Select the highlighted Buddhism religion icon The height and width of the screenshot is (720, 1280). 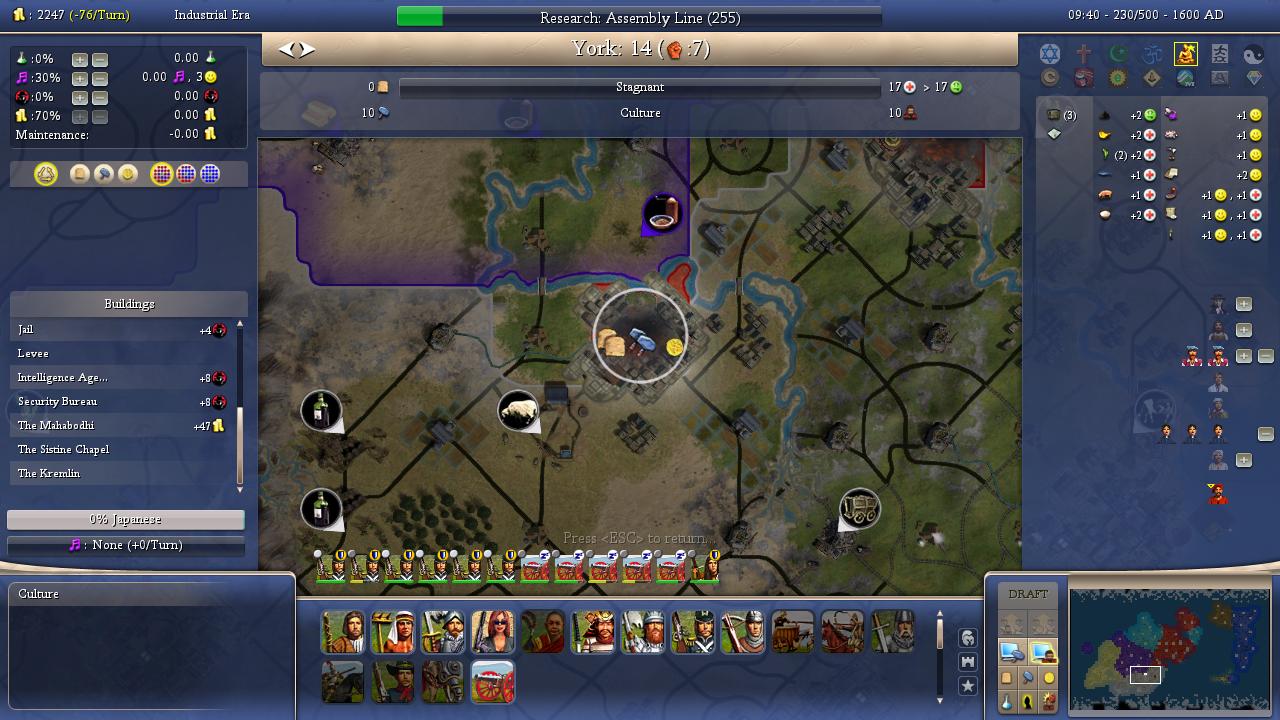1186,54
